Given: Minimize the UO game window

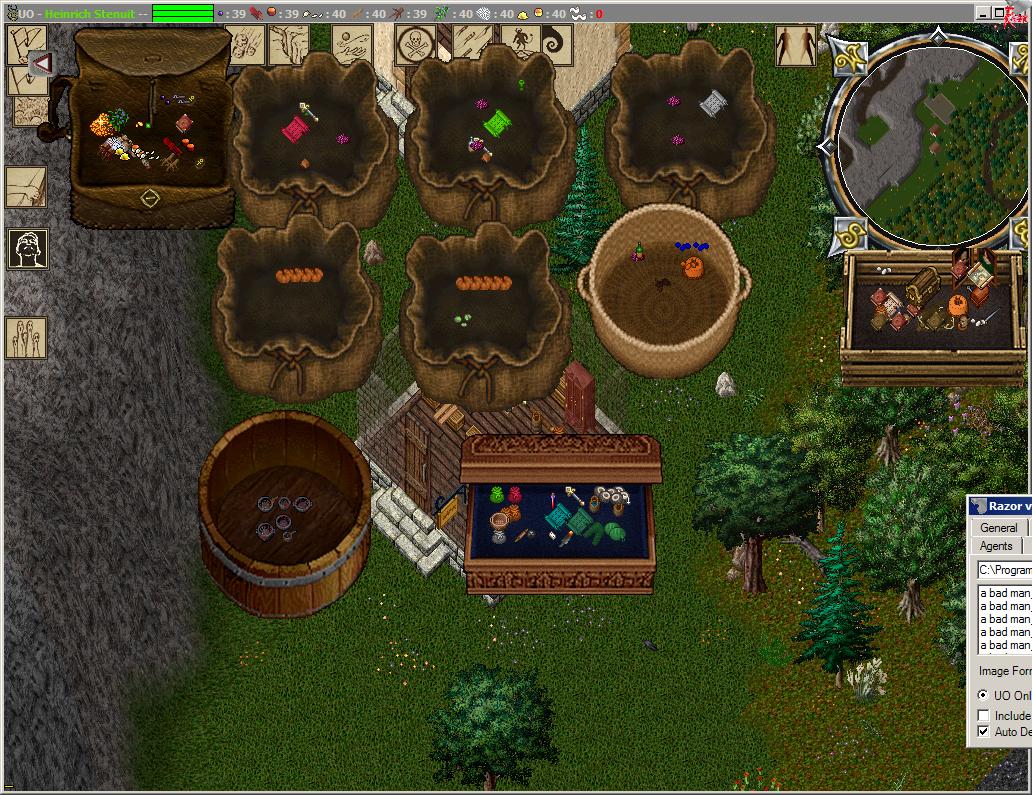Looking at the screenshot, I should 984,13.
